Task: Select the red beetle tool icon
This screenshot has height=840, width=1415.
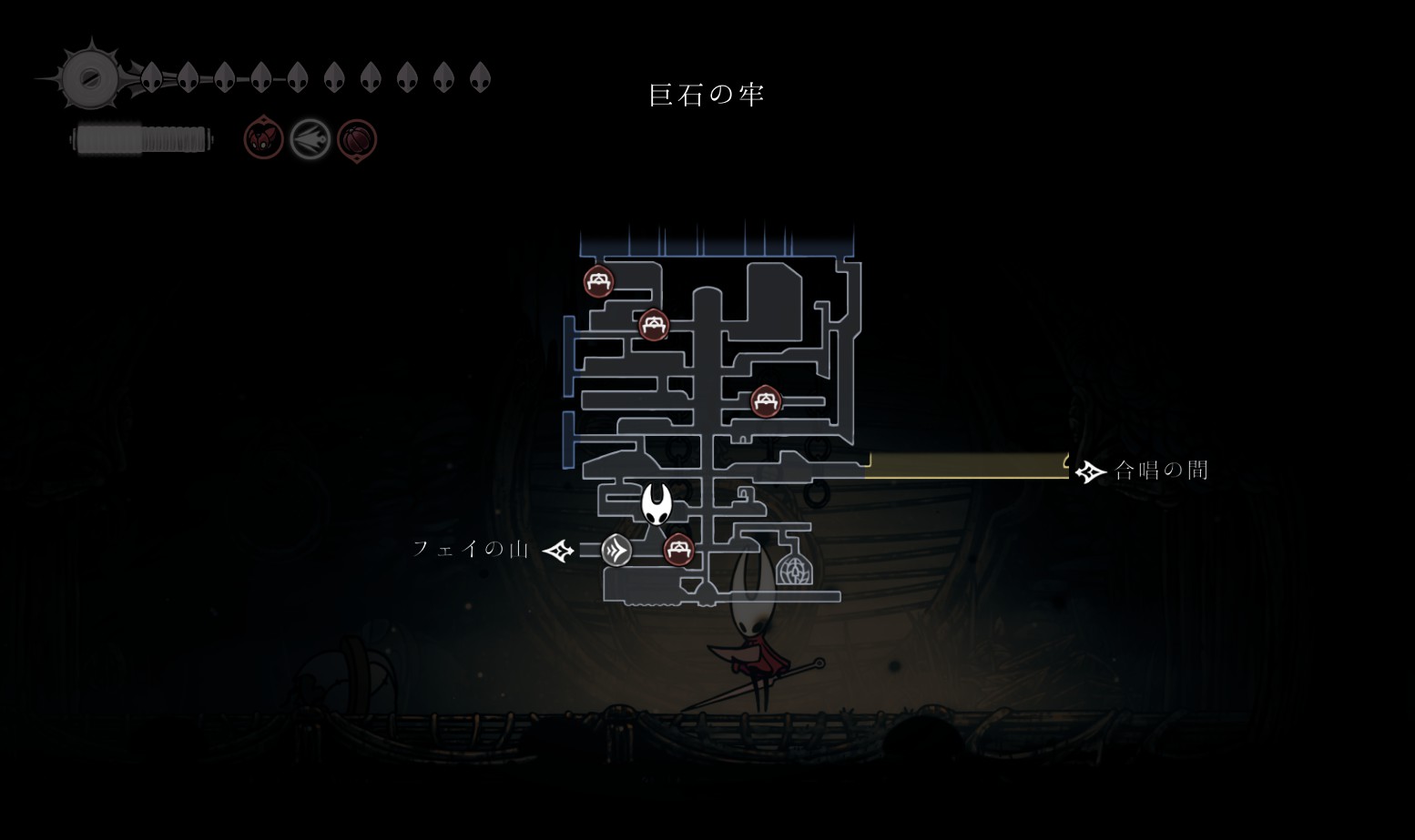Action: (263, 140)
